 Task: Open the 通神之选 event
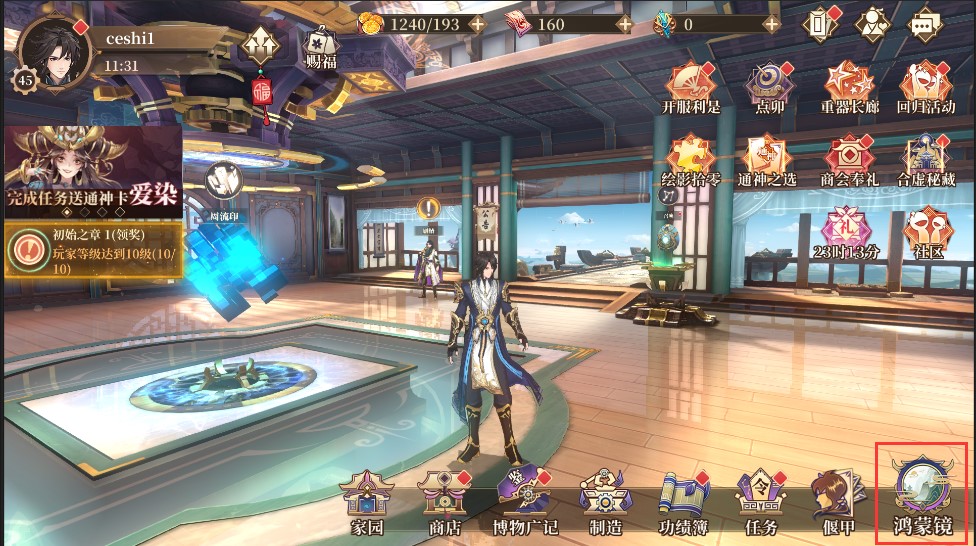(x=767, y=160)
